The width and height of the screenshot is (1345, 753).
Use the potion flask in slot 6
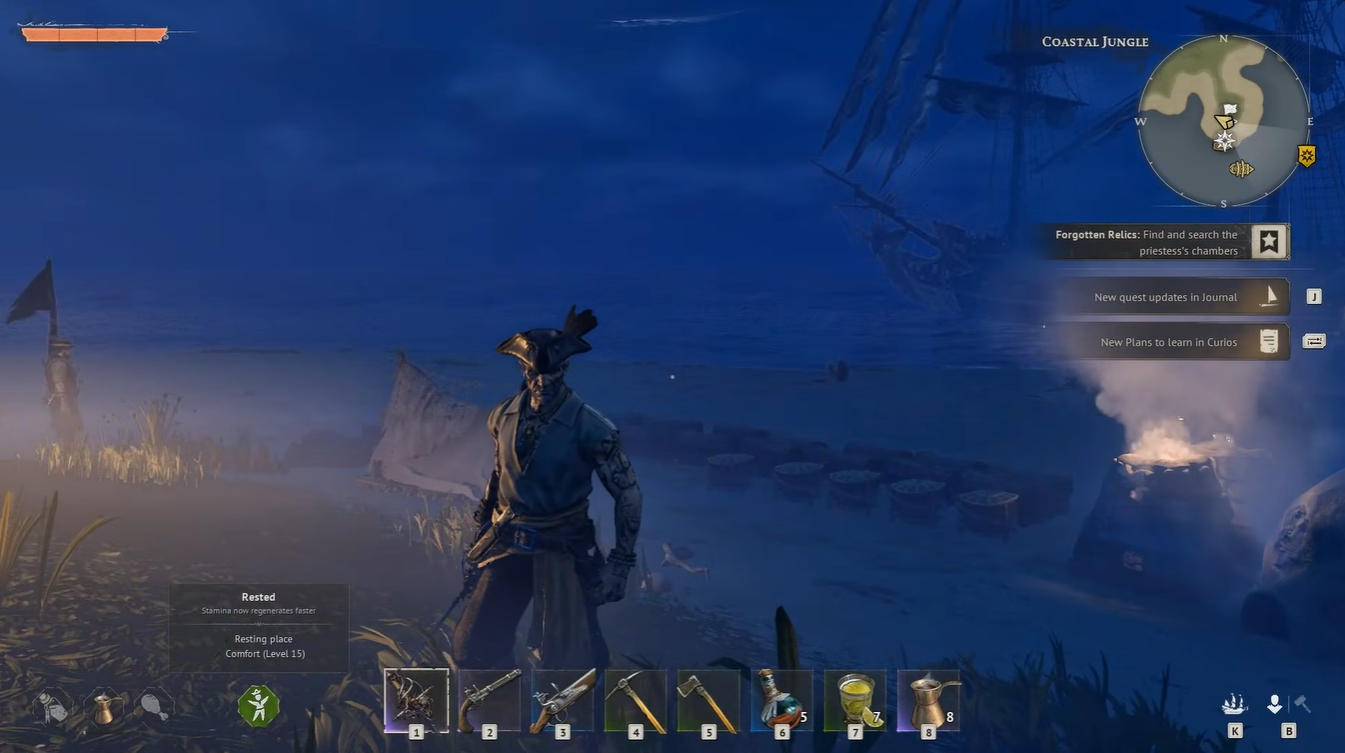click(x=781, y=697)
